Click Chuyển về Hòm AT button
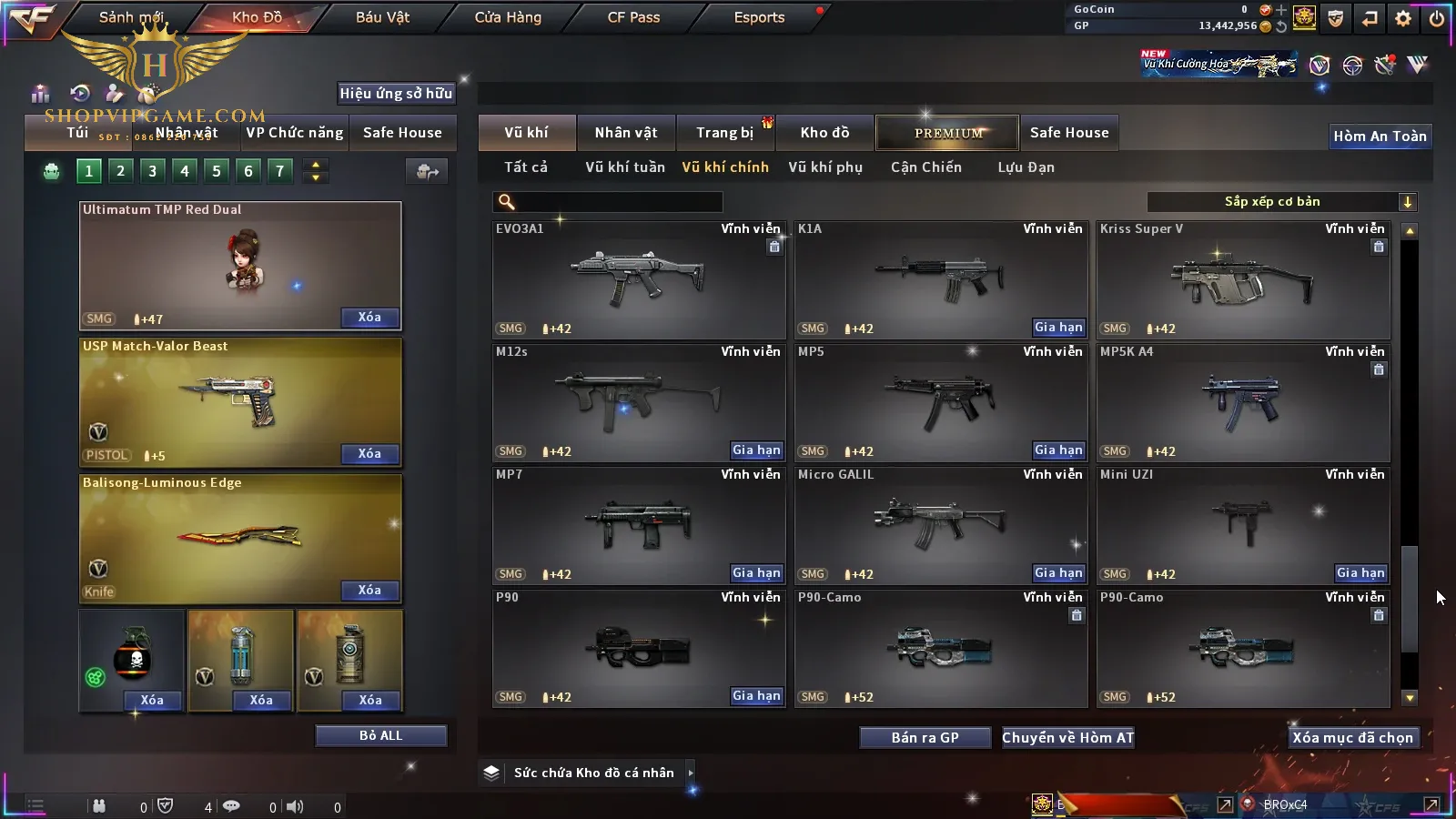The height and width of the screenshot is (819, 1456). point(1067,738)
